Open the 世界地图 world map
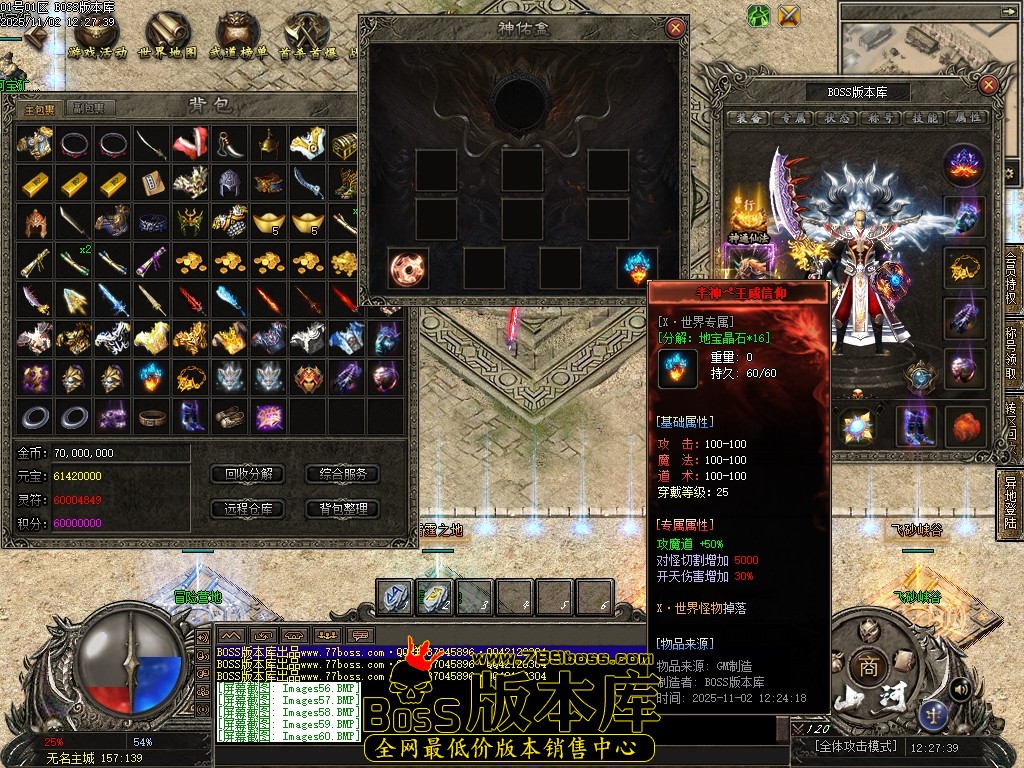1024x768 pixels. point(167,38)
